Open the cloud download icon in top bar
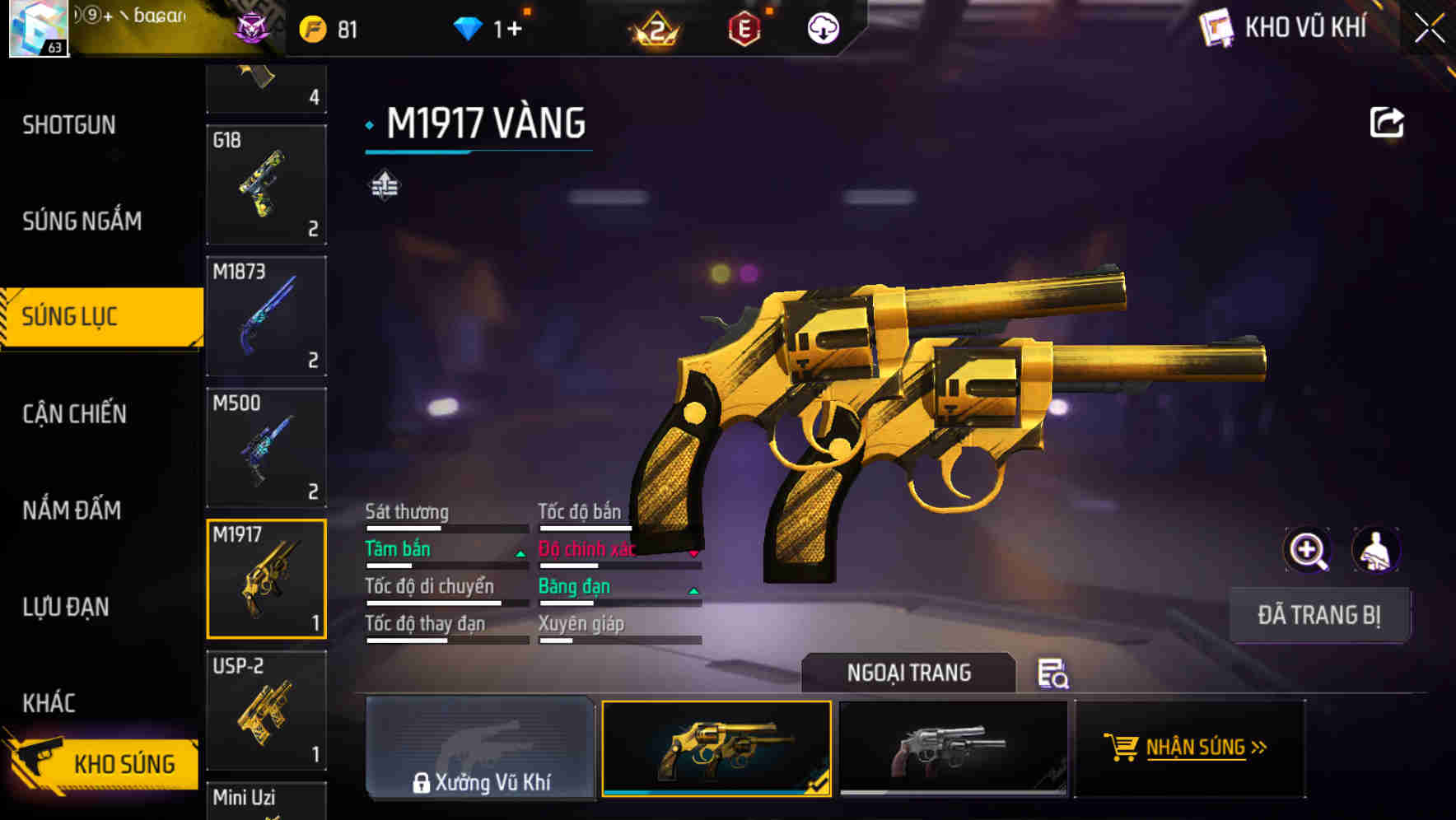This screenshot has width=1456, height=820. 823,28
